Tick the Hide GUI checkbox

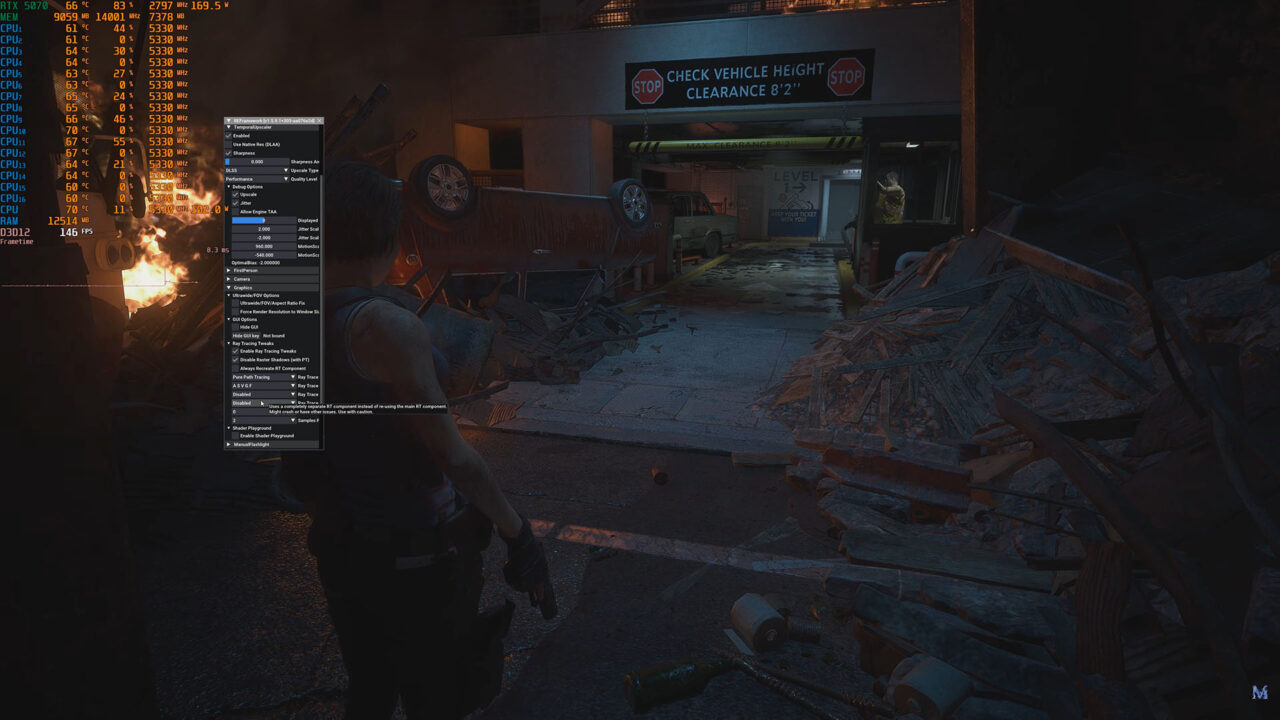(236, 327)
